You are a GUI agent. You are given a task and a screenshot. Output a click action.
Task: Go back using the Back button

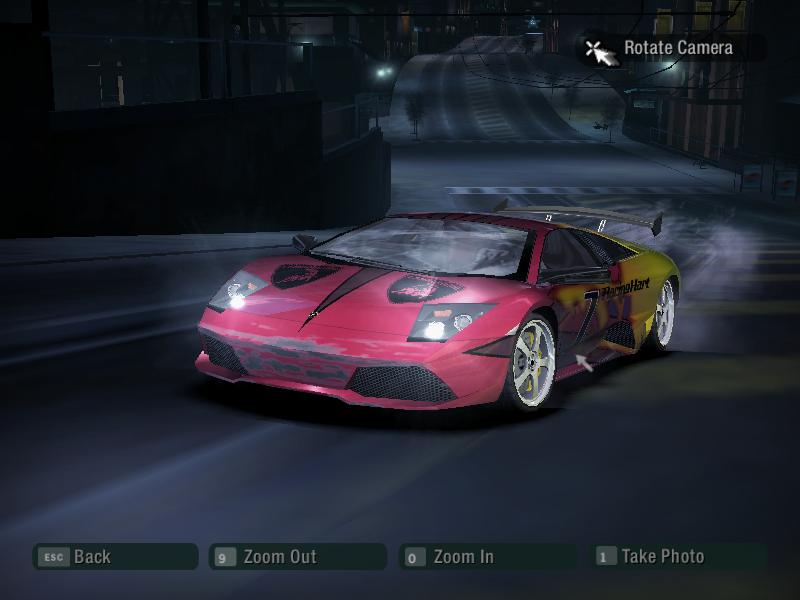click(114, 557)
